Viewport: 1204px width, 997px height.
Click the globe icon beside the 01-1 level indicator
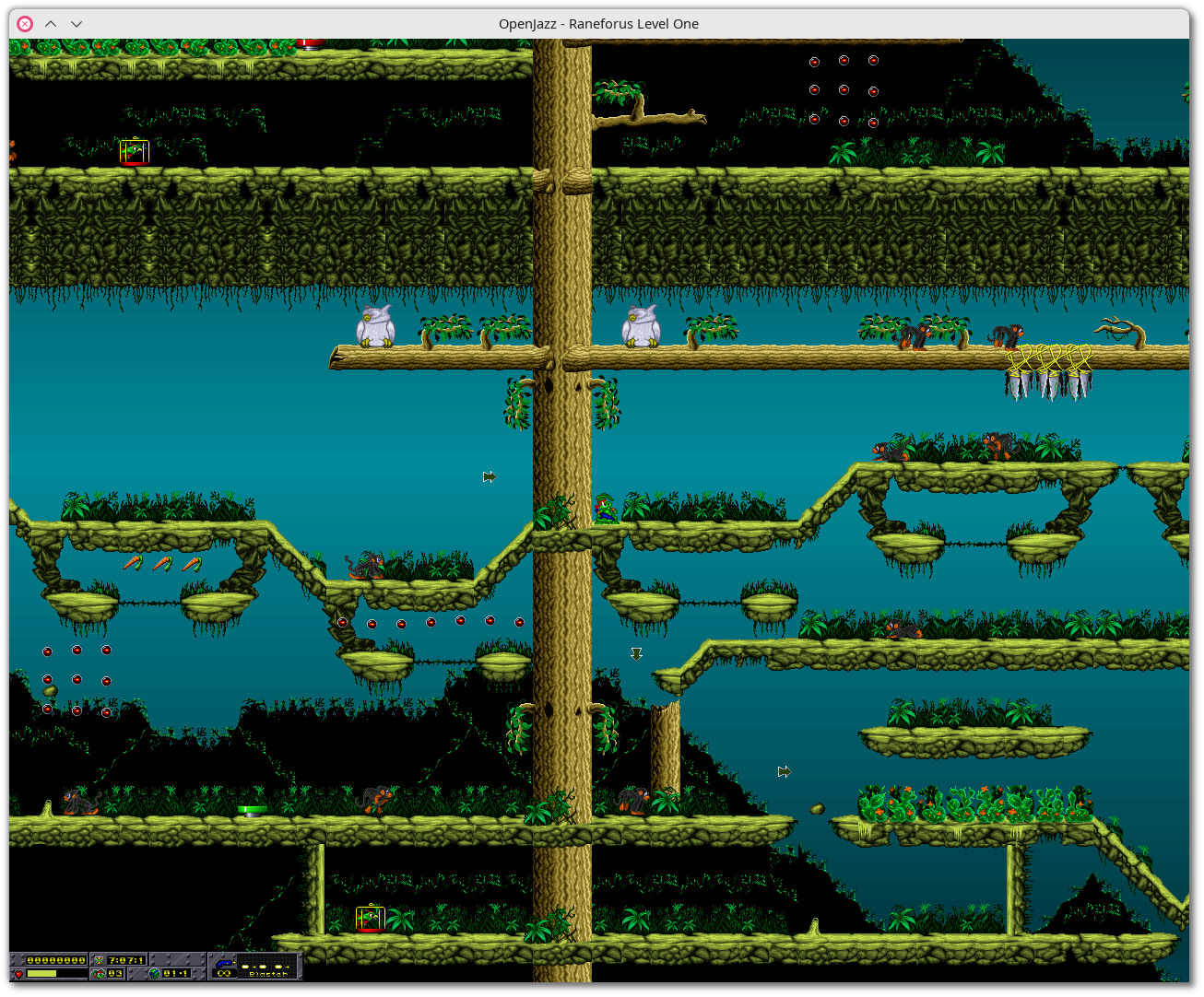[155, 973]
